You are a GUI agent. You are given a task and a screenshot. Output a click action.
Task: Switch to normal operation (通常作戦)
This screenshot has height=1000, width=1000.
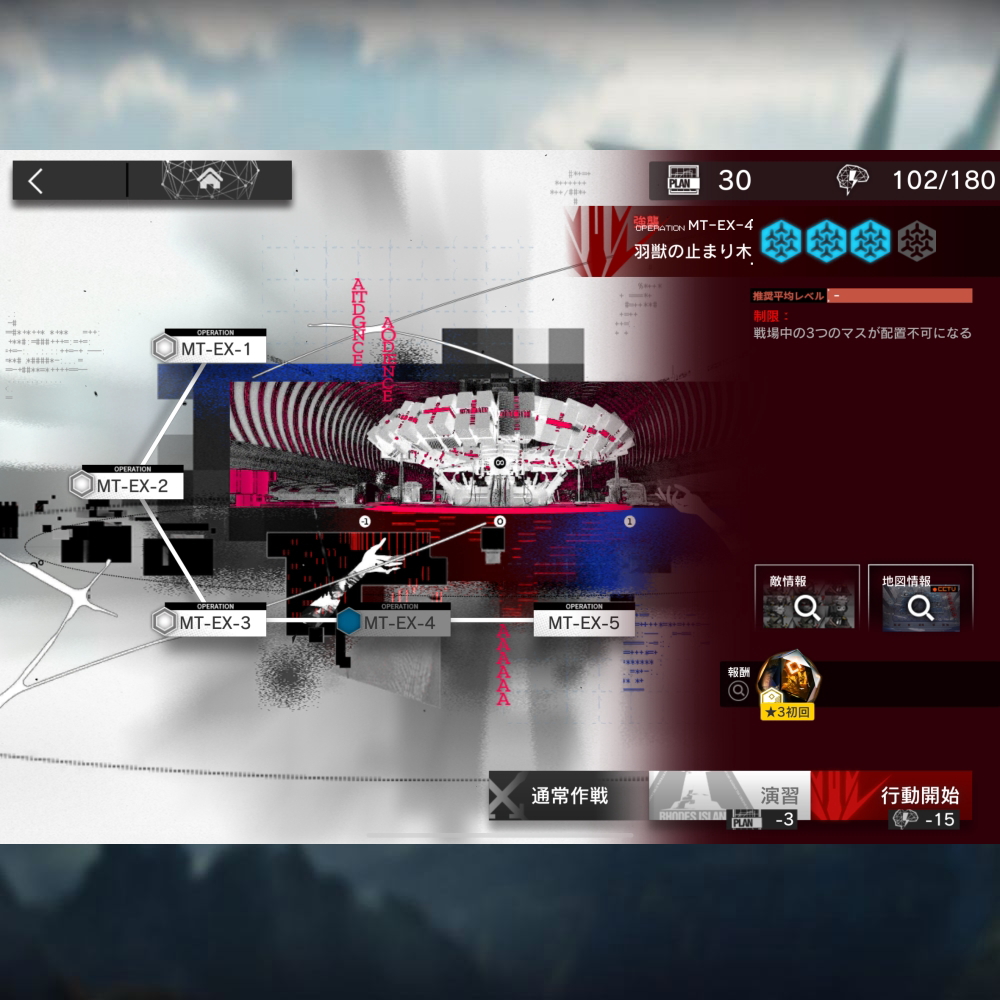click(x=569, y=797)
